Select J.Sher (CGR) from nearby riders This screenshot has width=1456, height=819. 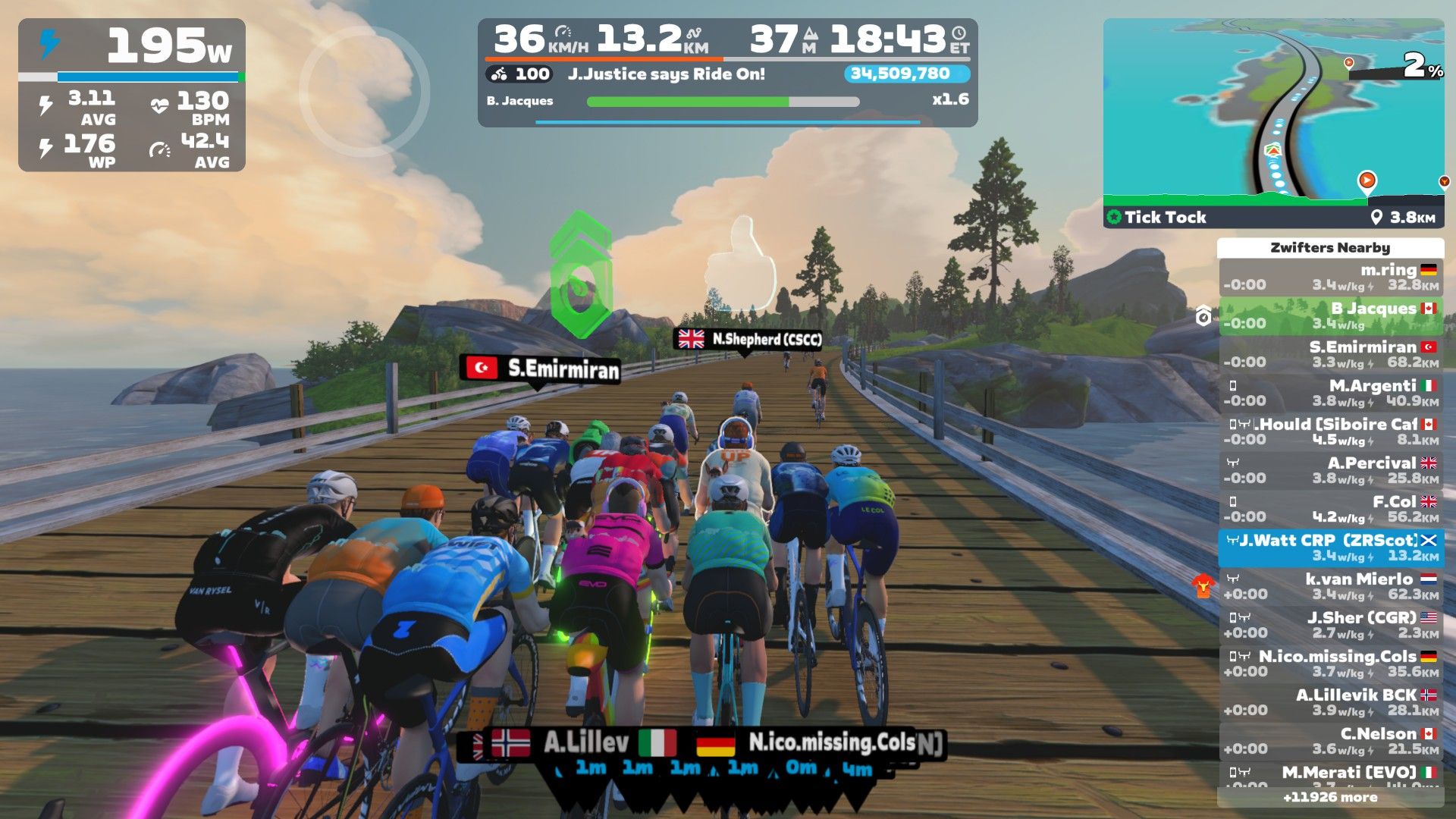coord(1331,626)
